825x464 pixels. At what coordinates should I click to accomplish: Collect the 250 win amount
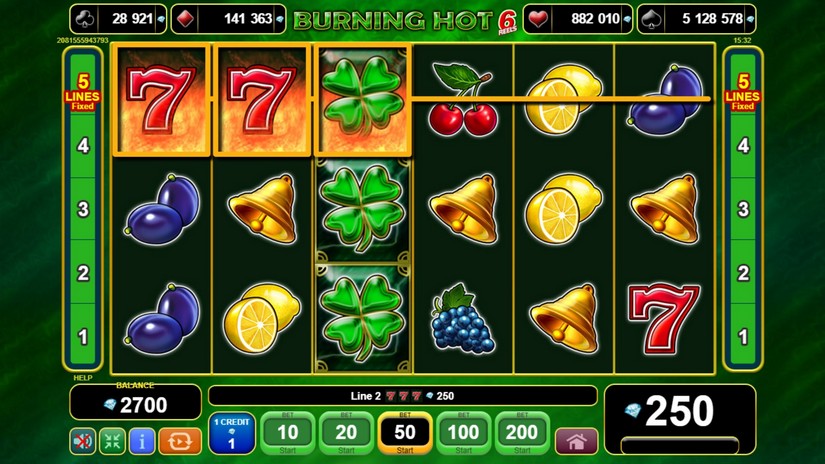[x=680, y=412]
